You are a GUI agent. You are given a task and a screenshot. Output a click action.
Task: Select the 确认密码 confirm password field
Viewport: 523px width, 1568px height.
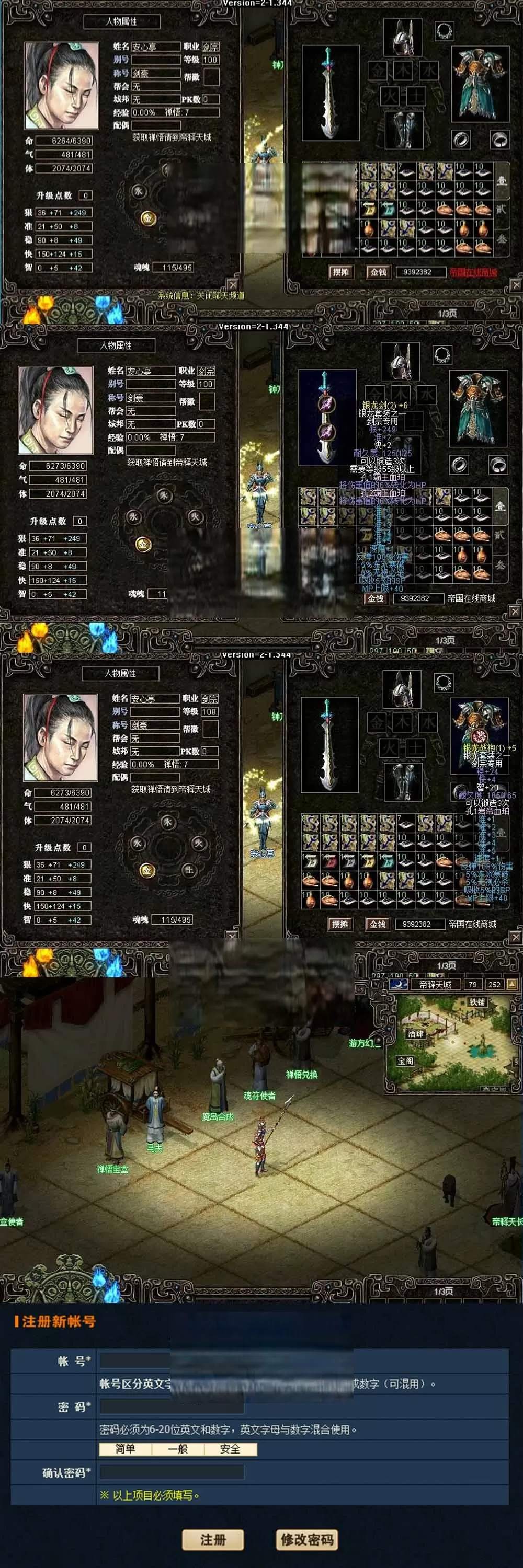click(x=172, y=1472)
